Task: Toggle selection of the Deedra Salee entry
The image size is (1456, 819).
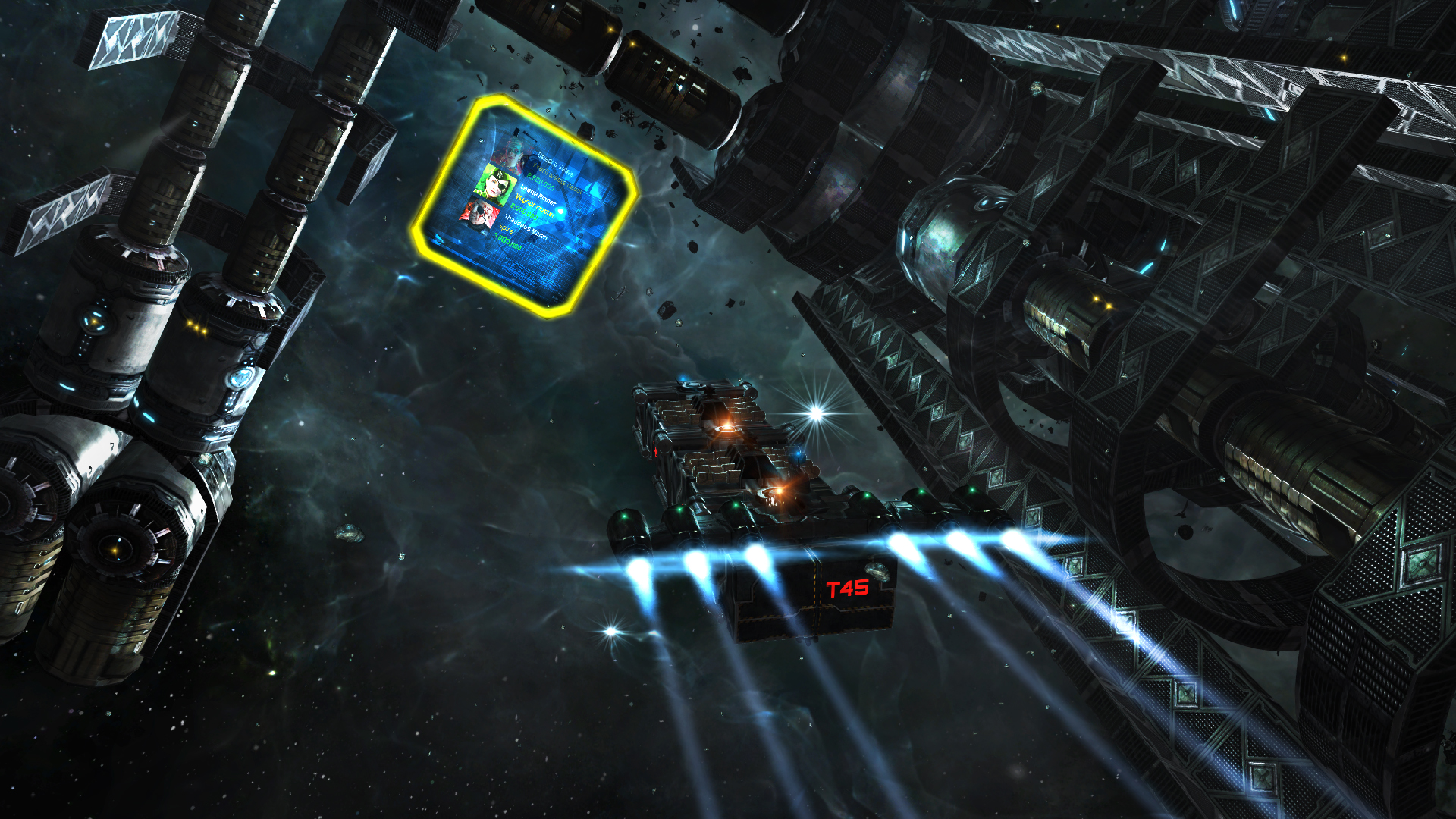Action: pyautogui.click(x=553, y=164)
